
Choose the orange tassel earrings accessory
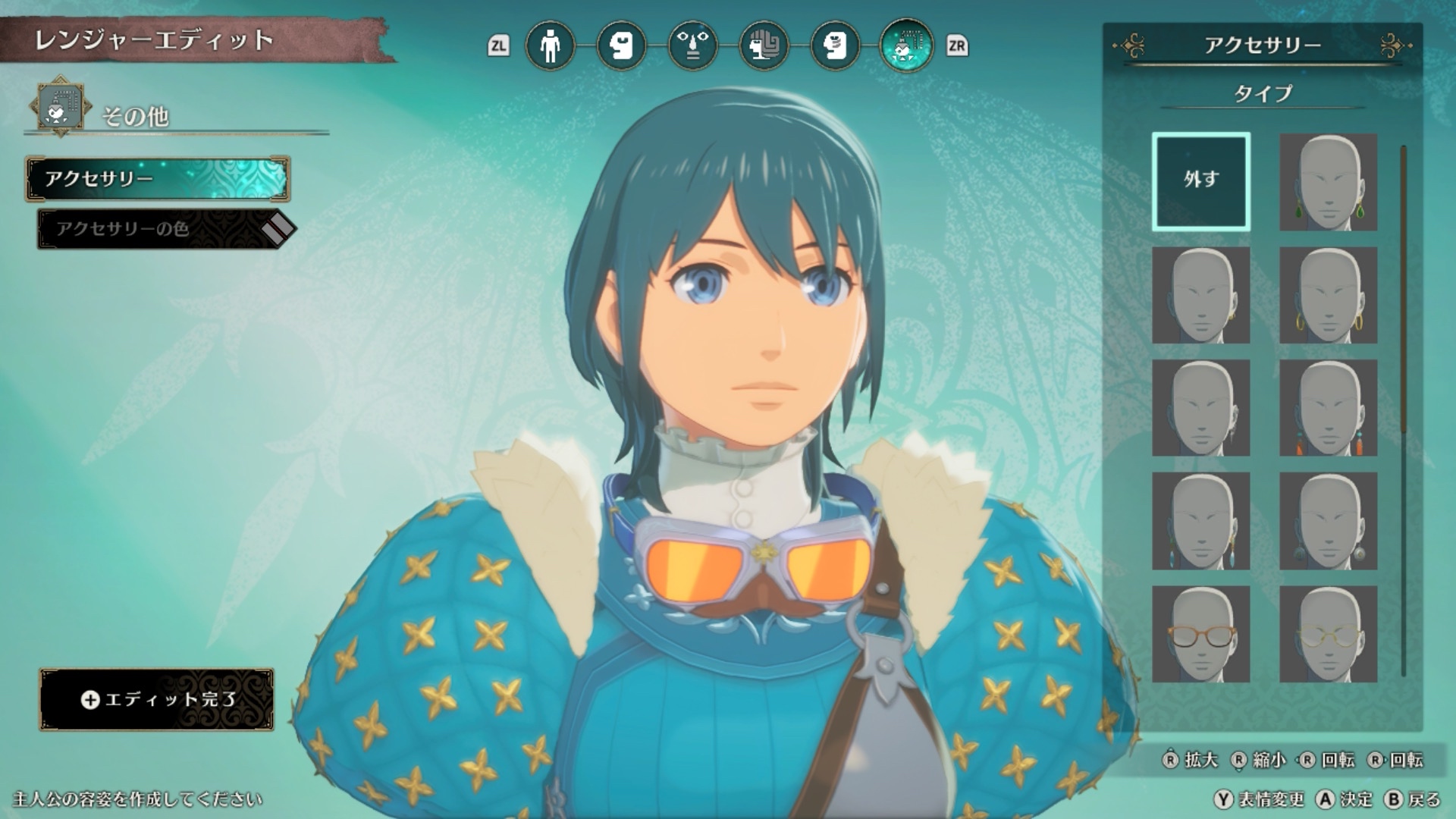coord(1328,408)
